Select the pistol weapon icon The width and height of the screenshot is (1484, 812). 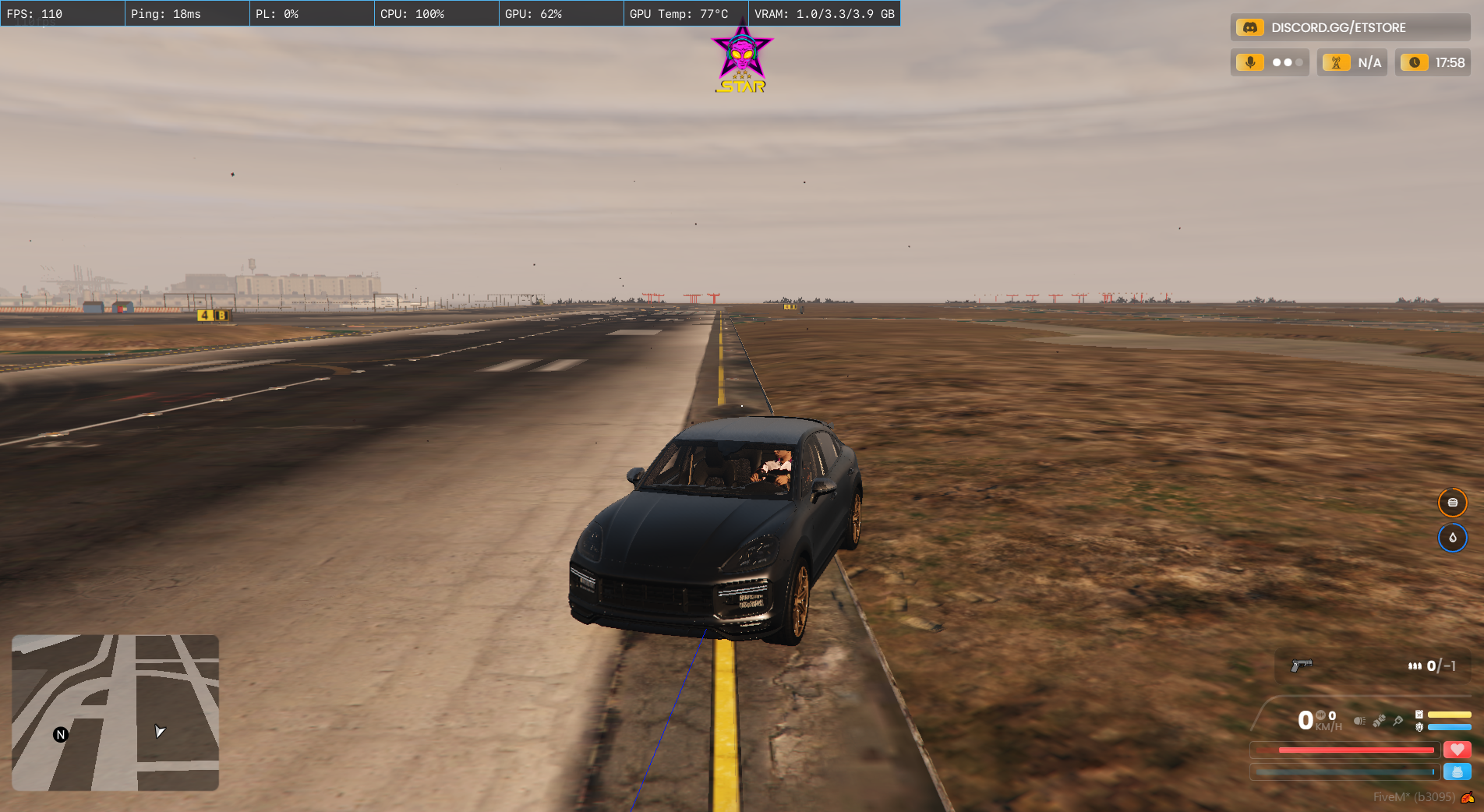coord(1301,665)
